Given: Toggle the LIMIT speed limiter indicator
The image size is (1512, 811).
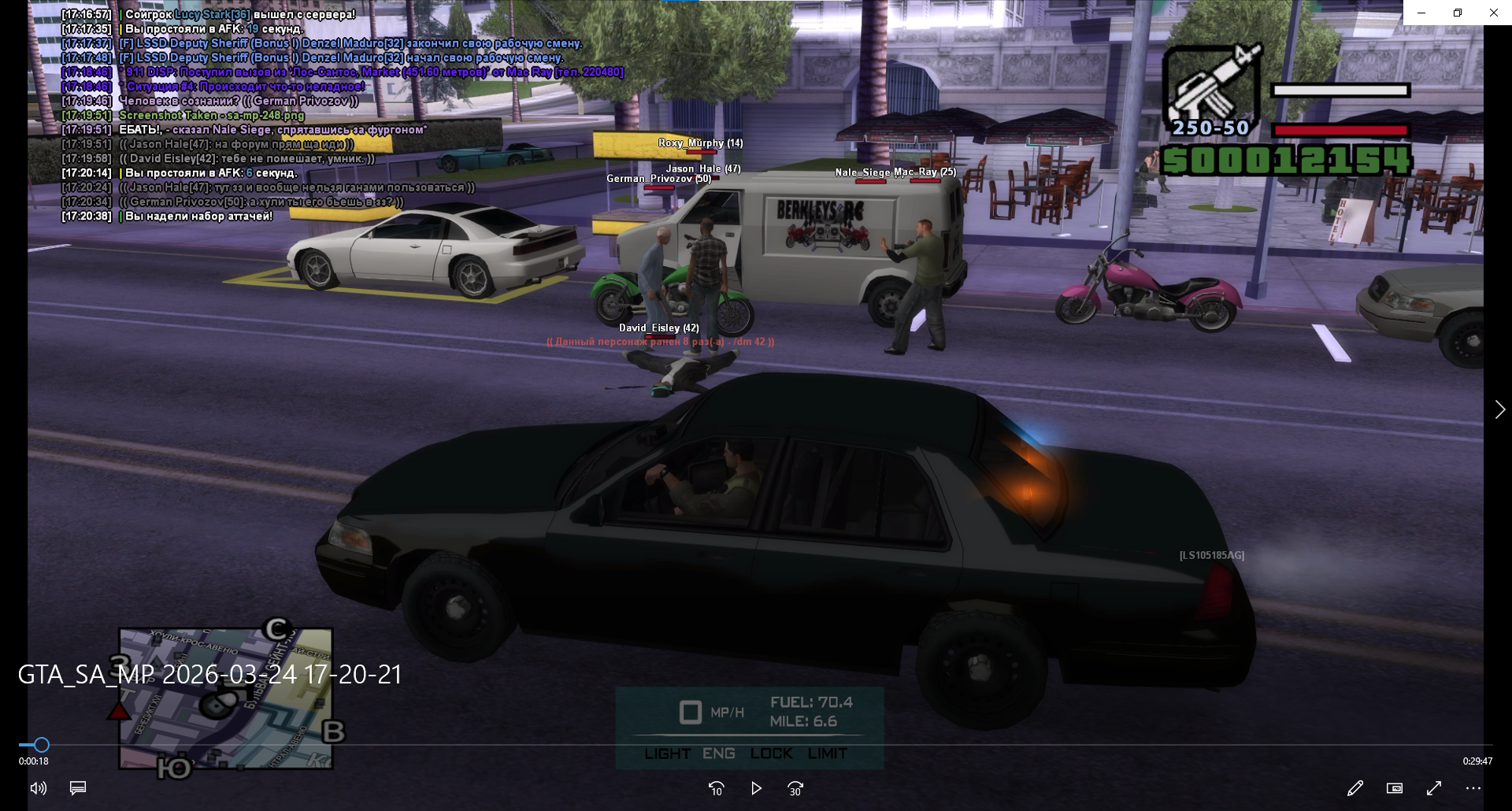Looking at the screenshot, I should (x=827, y=754).
